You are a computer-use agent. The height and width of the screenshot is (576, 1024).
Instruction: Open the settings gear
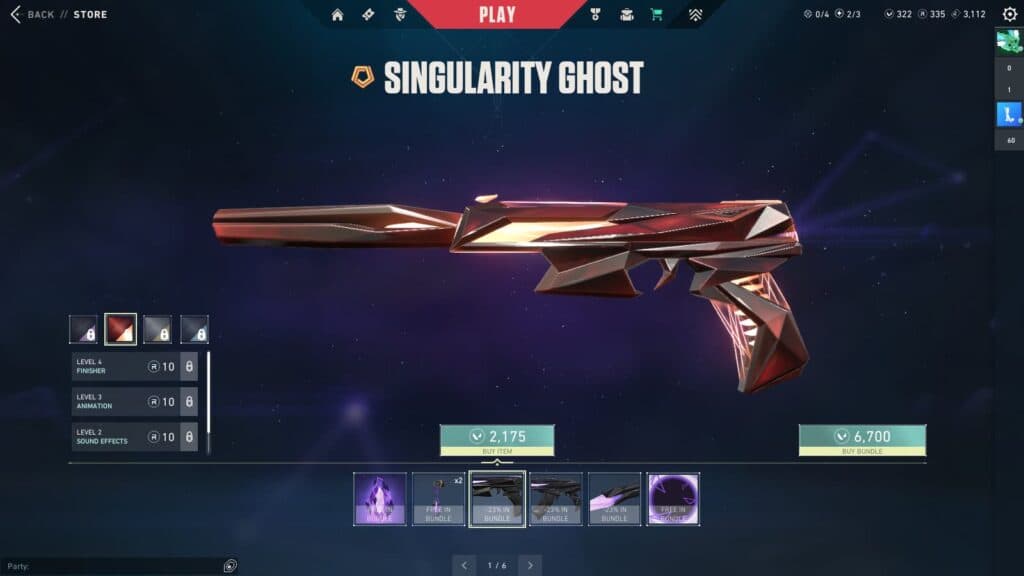[x=1009, y=15]
